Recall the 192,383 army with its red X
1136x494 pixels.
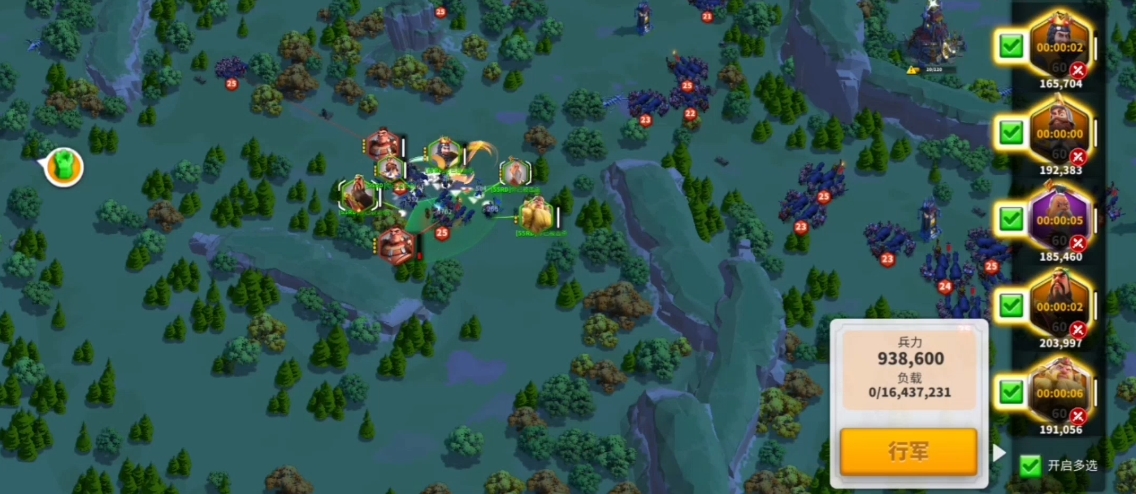pyautogui.click(x=1078, y=157)
